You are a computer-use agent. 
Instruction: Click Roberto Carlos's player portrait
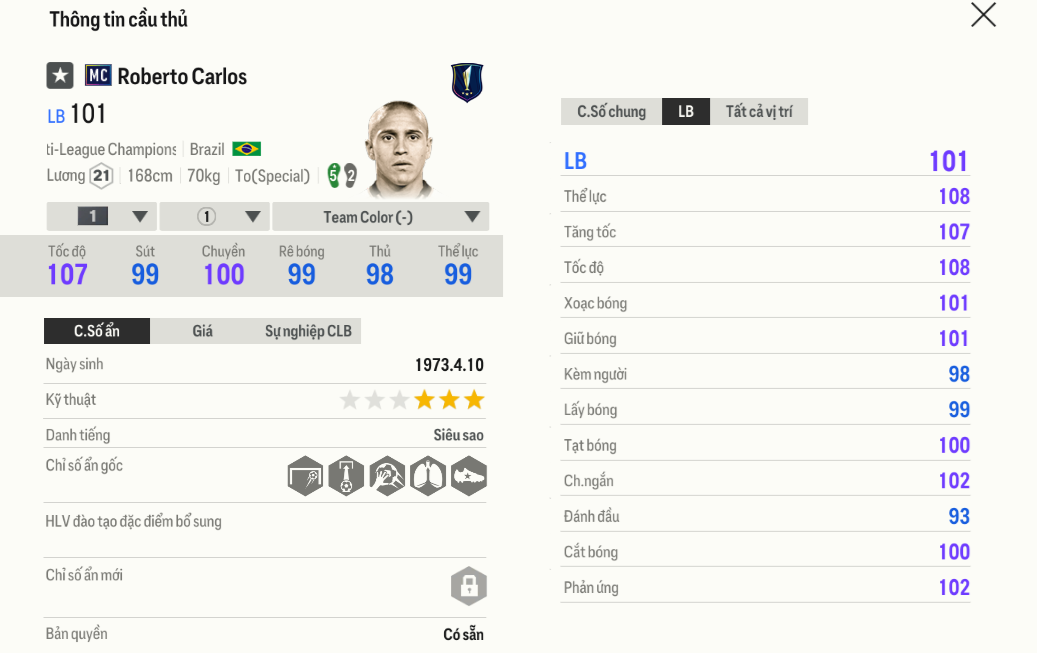pyautogui.click(x=398, y=148)
